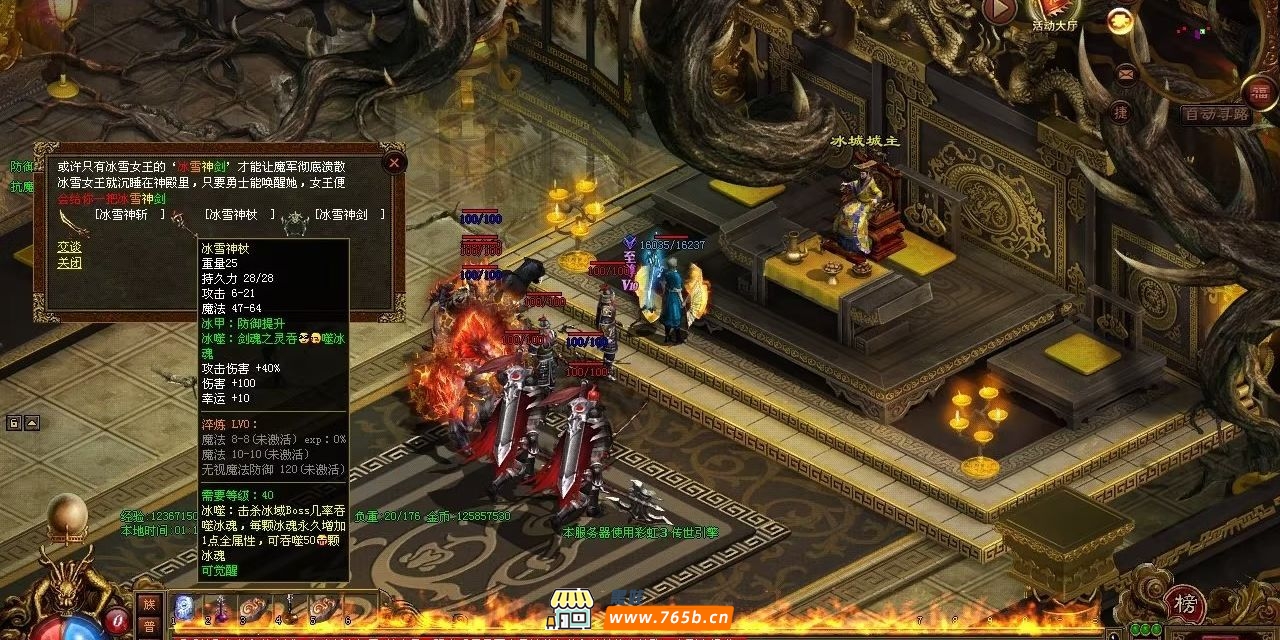Open the red 福 welfare button

(x=1260, y=93)
